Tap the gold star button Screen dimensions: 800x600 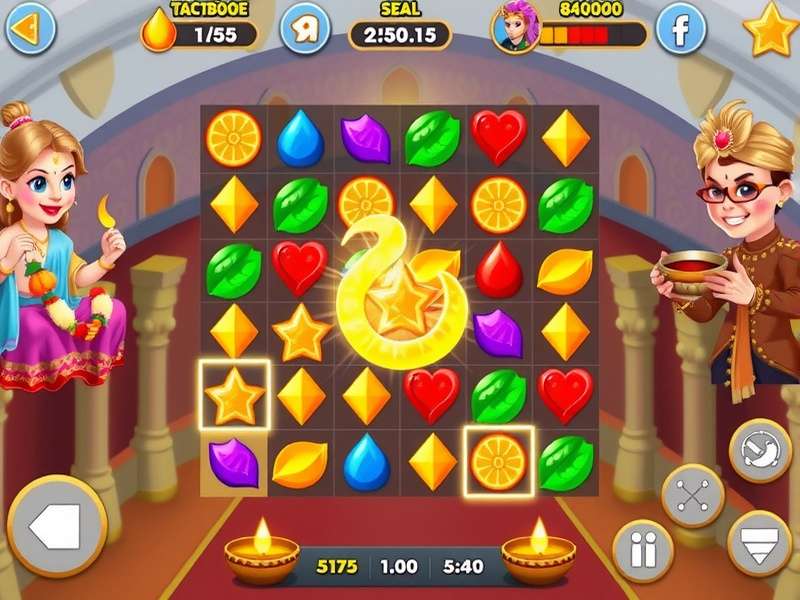point(771,30)
